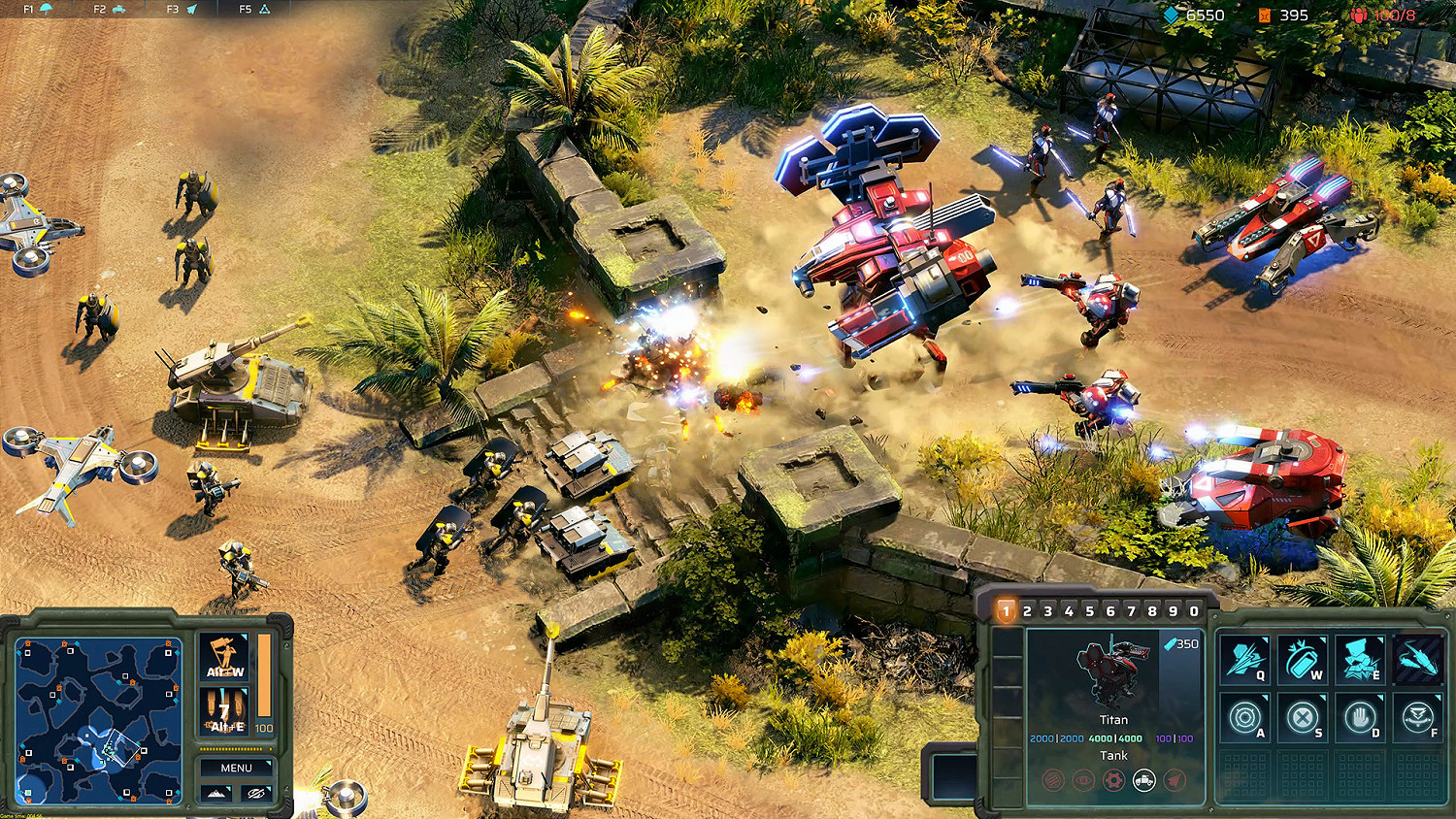The height and width of the screenshot is (819, 1456).
Task: Use the Alt+E ammunition ability with 7 charges
Action: 226,711
